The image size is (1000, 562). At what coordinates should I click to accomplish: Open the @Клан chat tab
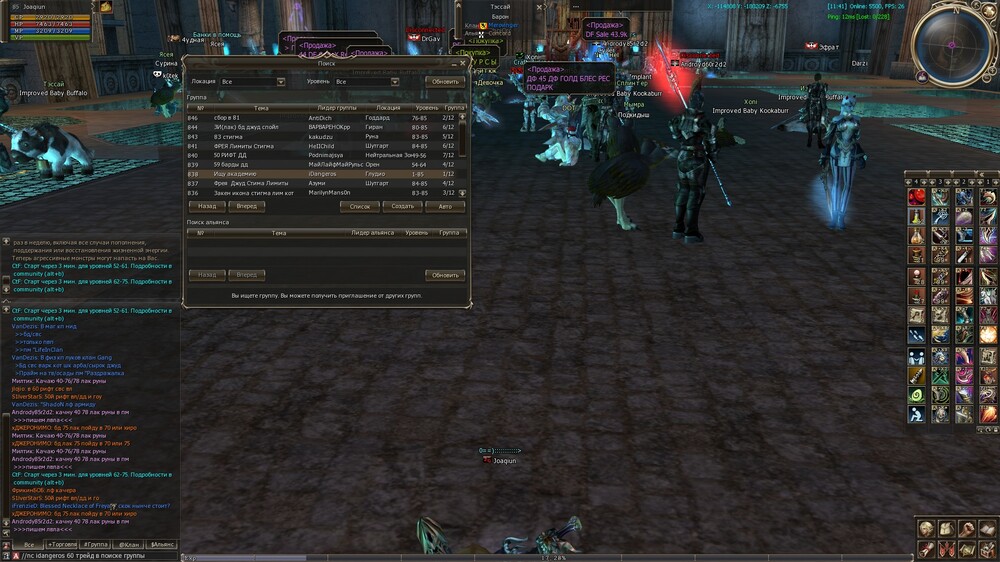[x=129, y=544]
